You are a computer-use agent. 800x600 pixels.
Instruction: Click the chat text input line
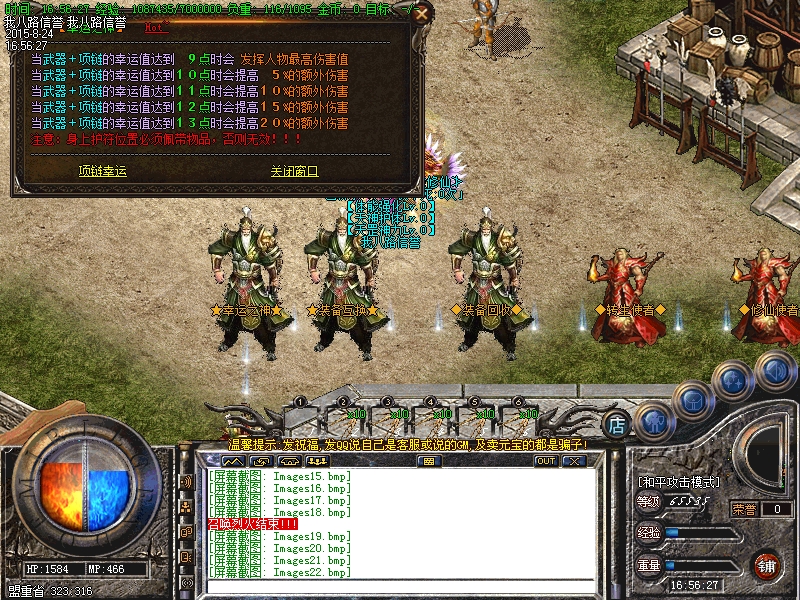point(400,588)
